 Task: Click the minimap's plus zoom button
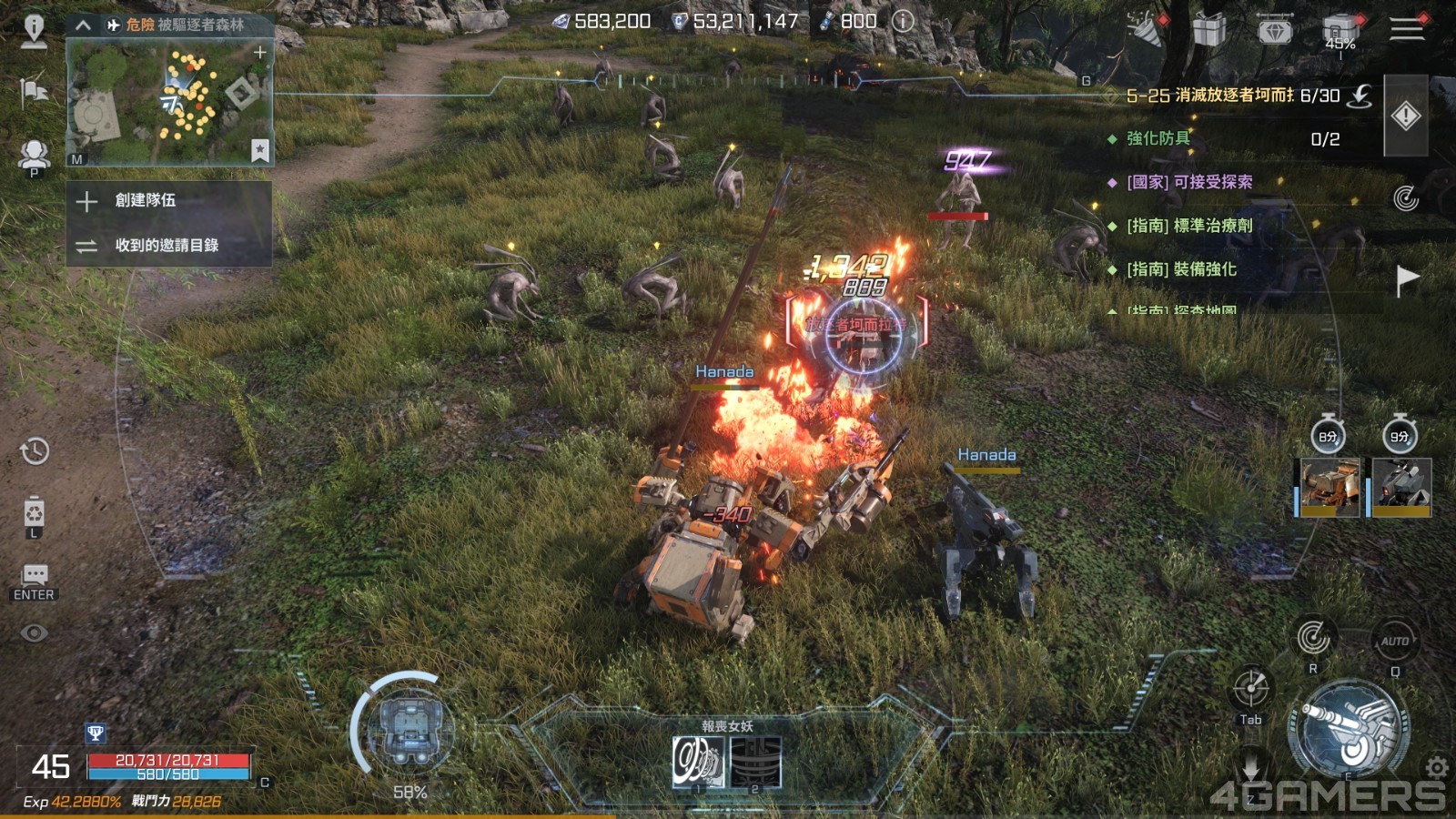pyautogui.click(x=260, y=53)
